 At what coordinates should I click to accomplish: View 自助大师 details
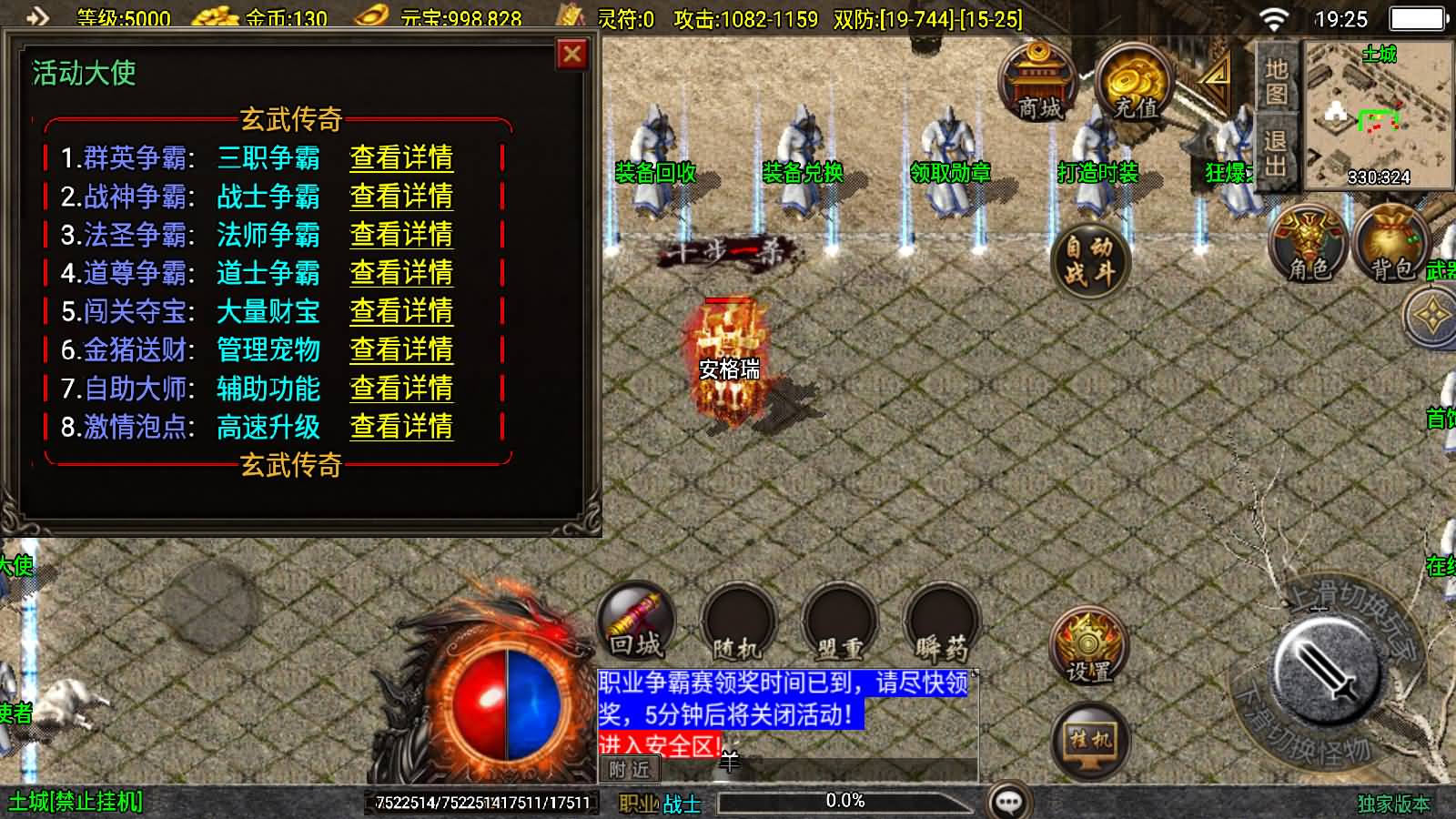401,389
